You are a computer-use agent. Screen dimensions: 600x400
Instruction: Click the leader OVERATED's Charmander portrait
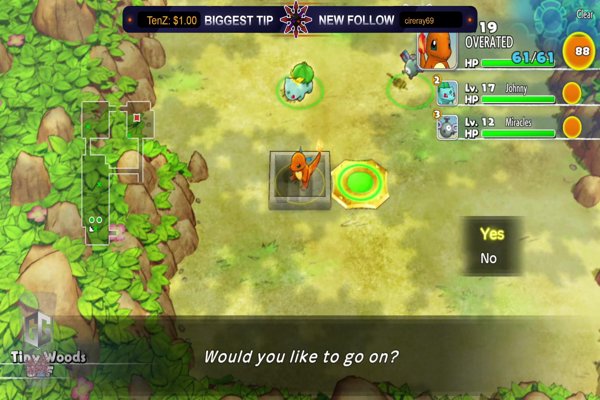(437, 48)
